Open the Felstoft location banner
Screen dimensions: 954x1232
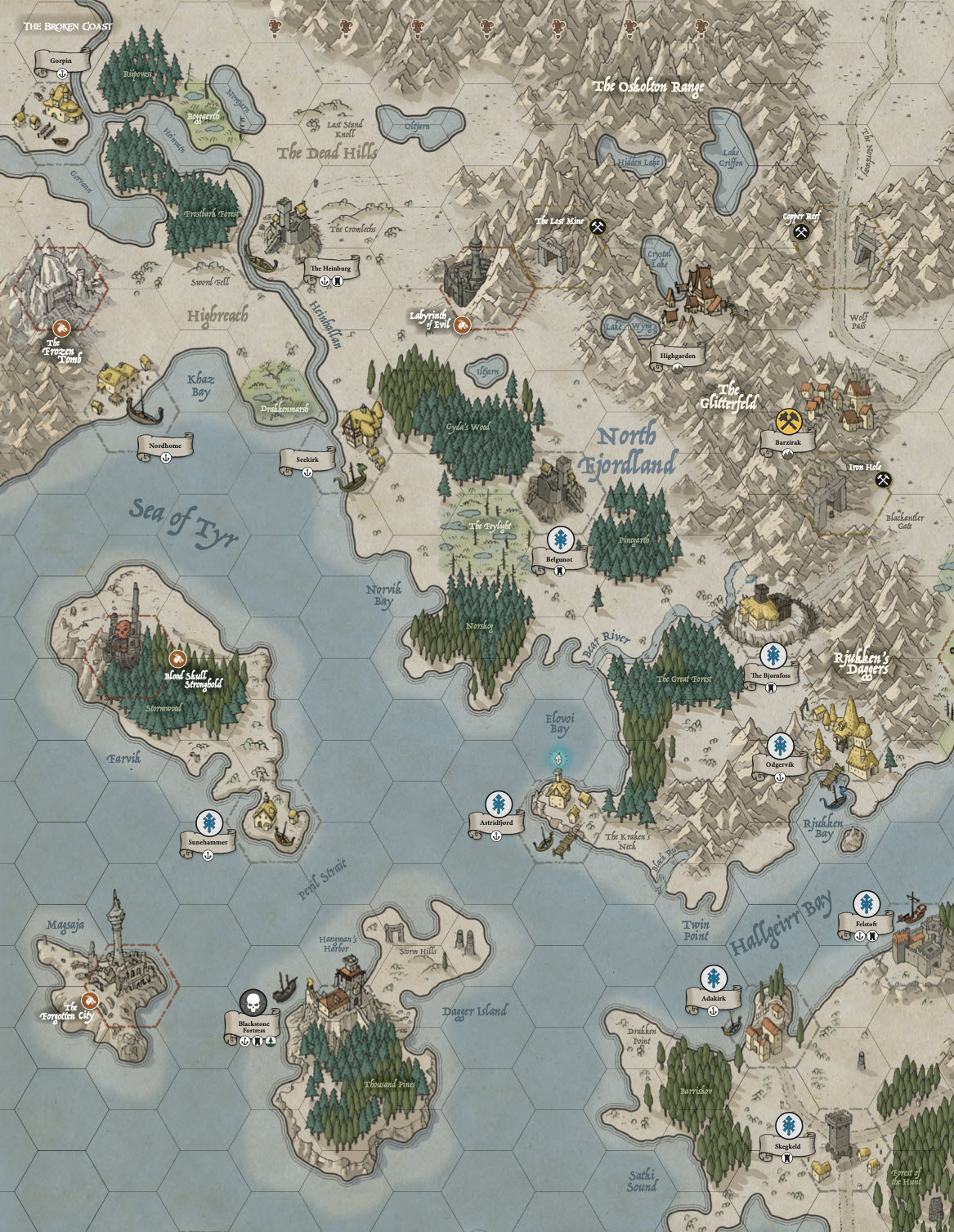(867, 925)
